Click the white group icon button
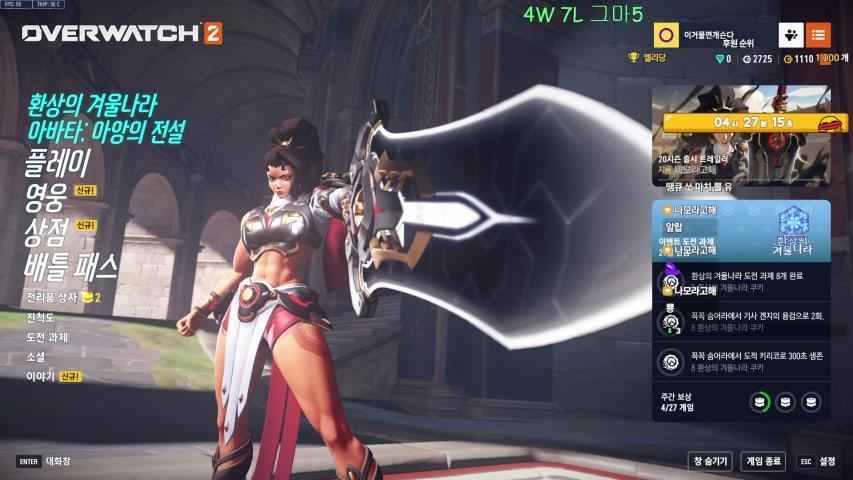 pos(791,36)
